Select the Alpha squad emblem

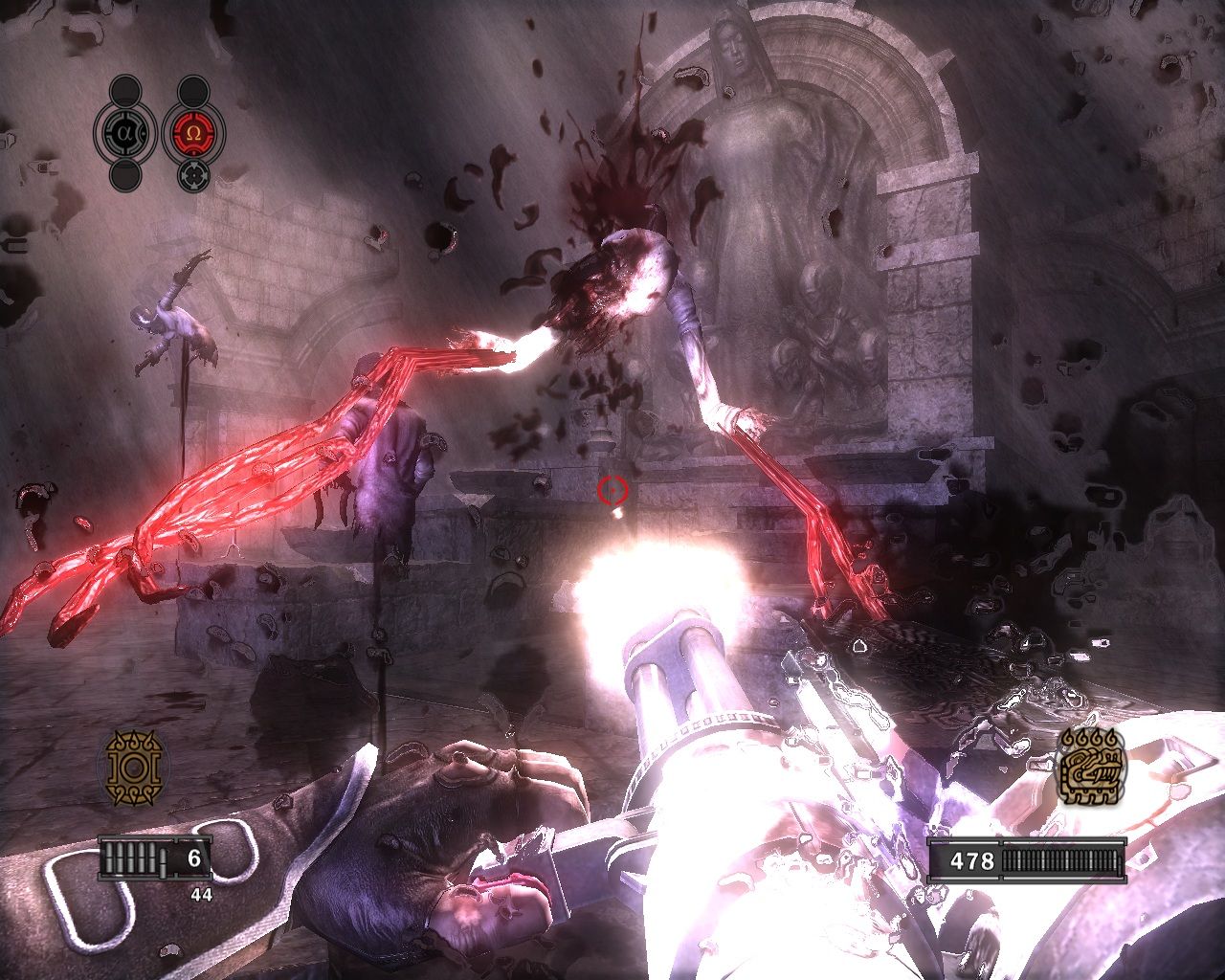tap(125, 132)
